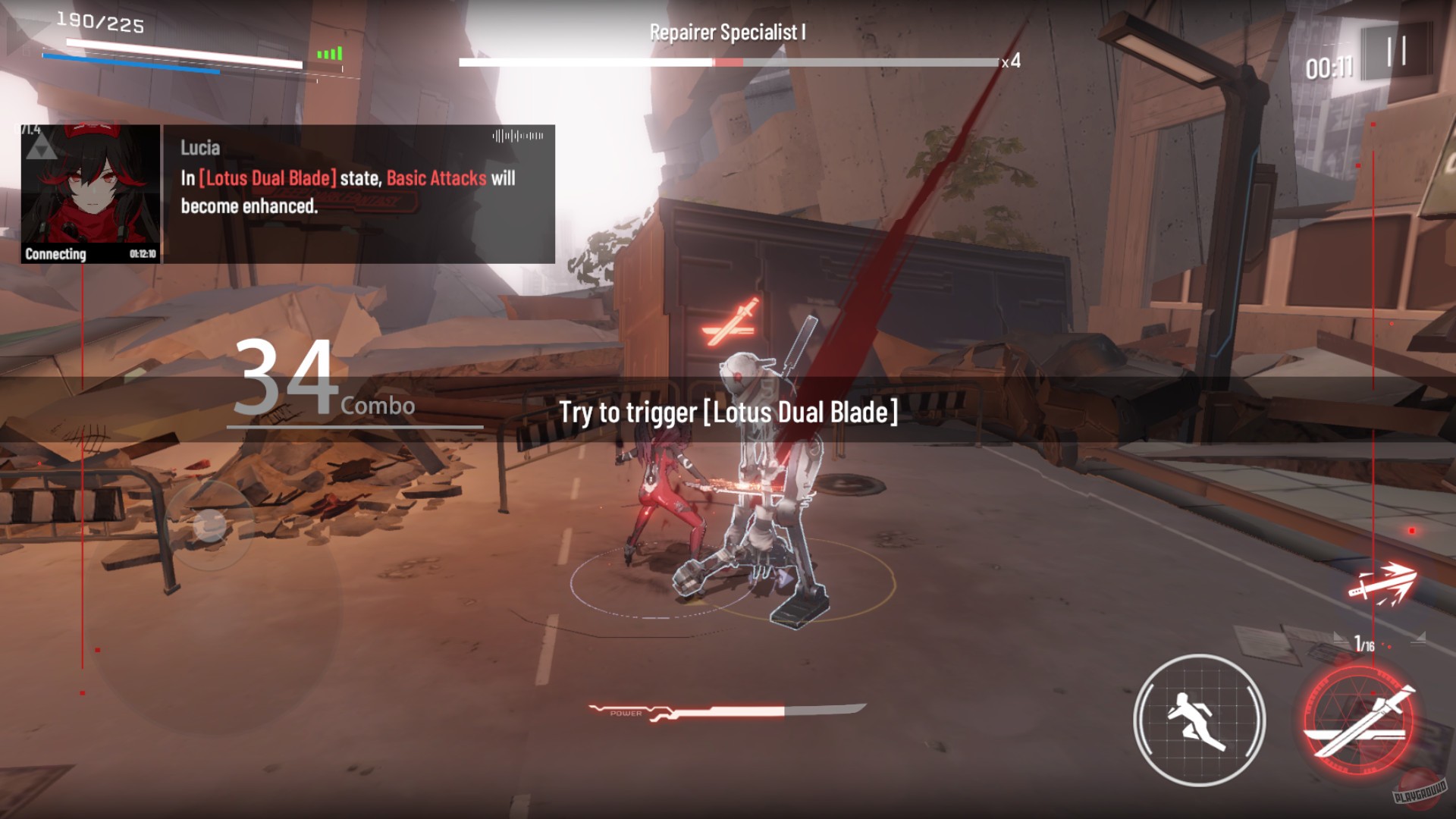Select the green signal strength indicator
This screenshot has height=819, width=1456.
tap(329, 53)
